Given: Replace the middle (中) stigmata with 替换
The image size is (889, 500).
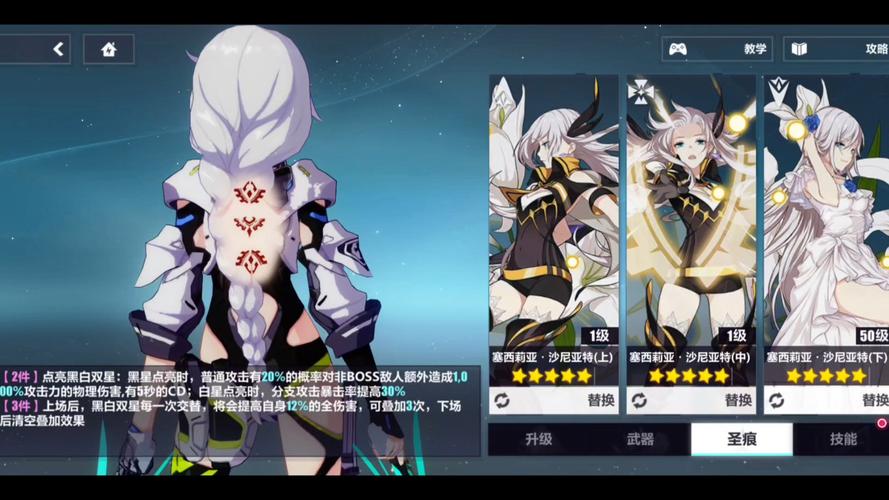Looking at the screenshot, I should coord(691,400).
